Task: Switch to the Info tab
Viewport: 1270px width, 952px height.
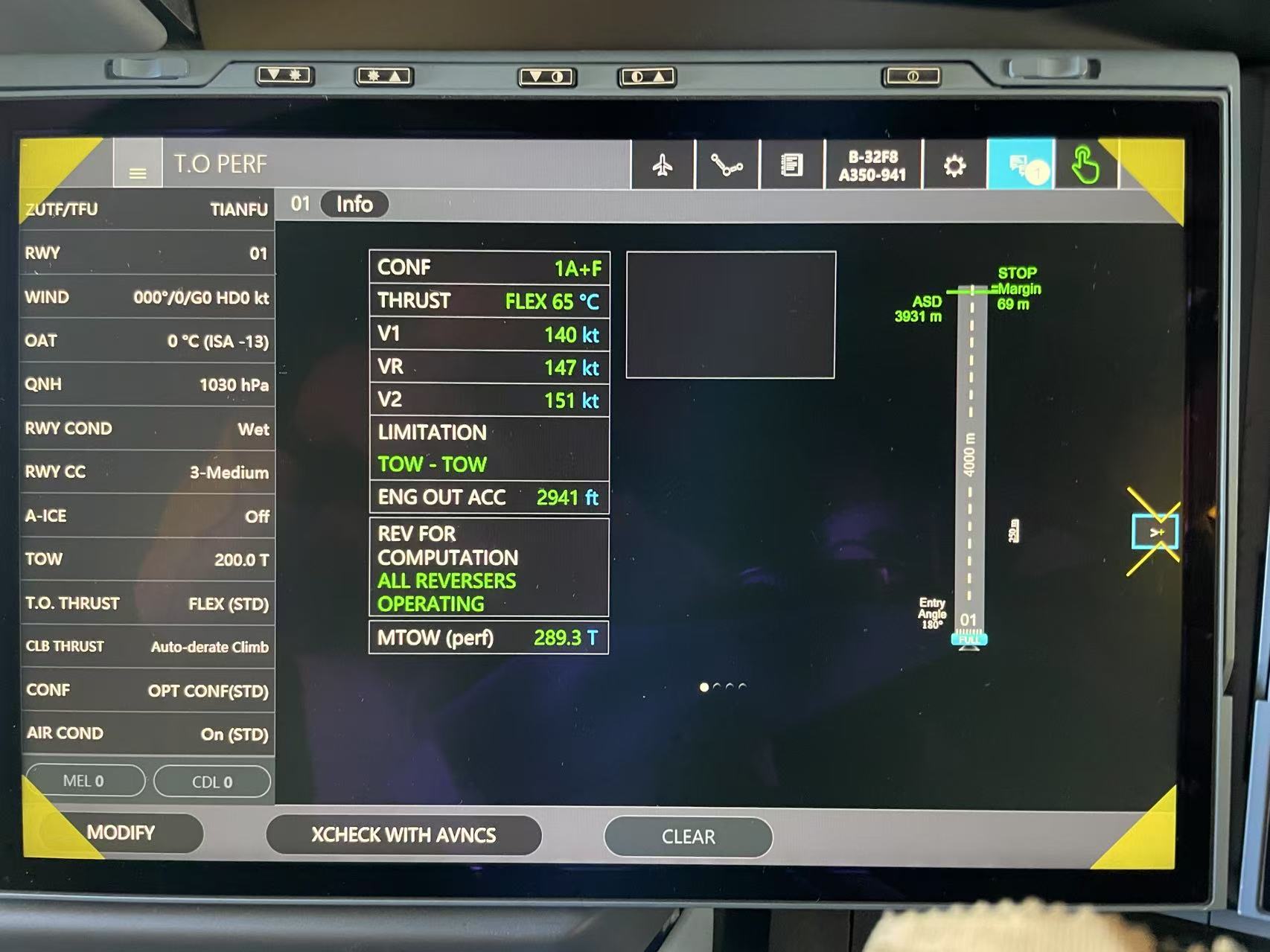Action: tap(354, 204)
